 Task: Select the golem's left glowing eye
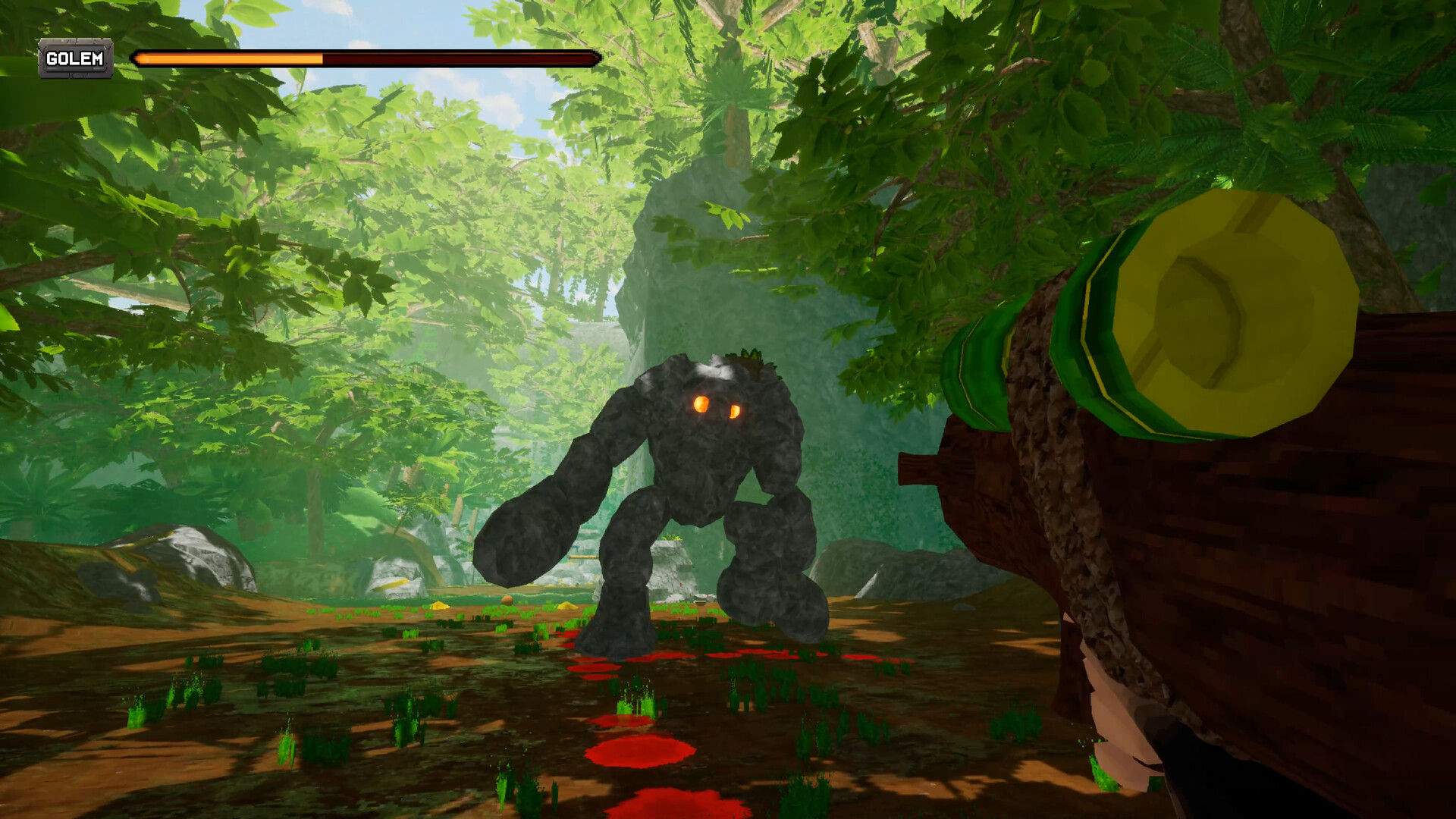pyautogui.click(x=700, y=405)
